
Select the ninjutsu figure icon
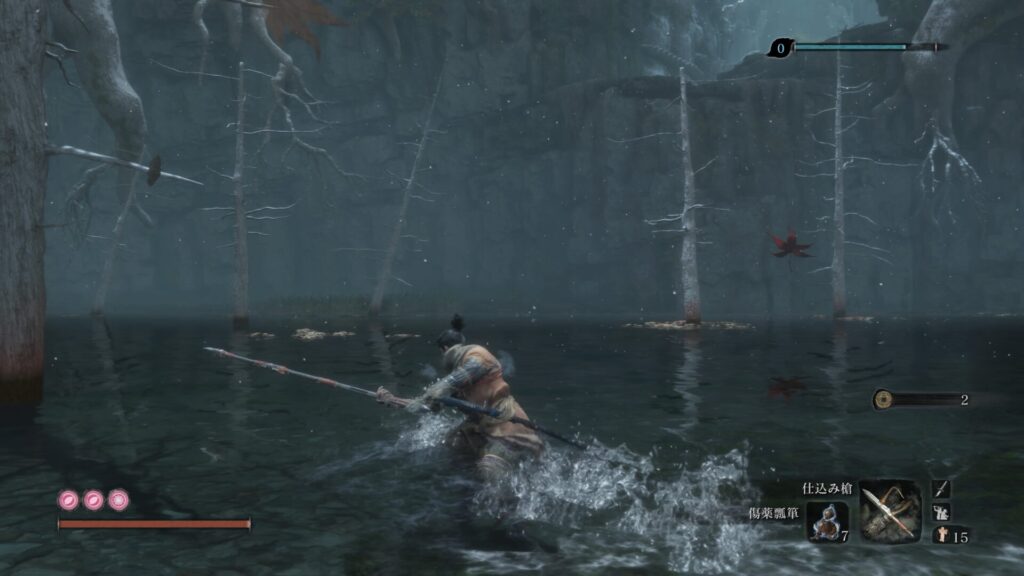[x=942, y=512]
